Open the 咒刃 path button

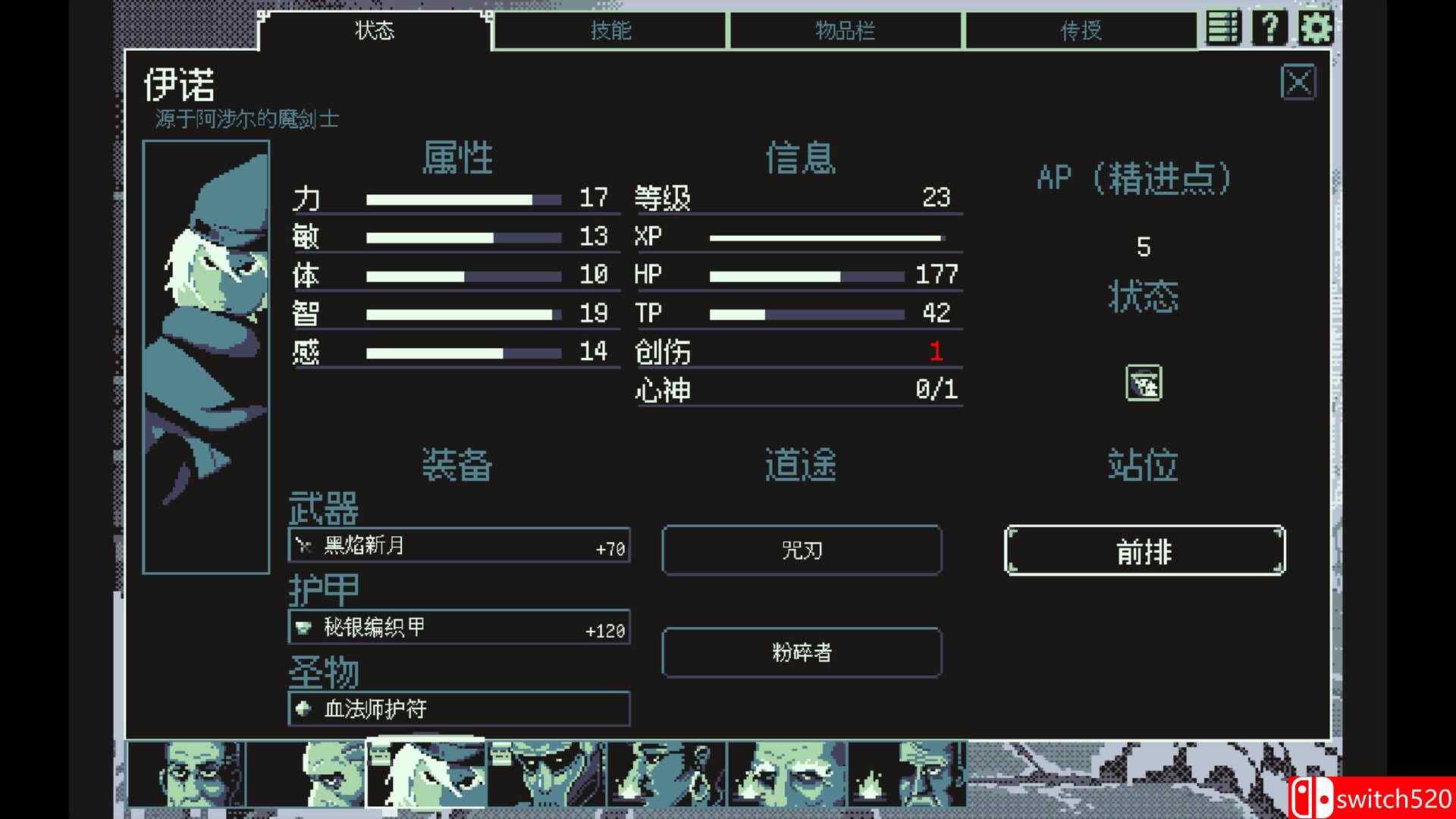pos(802,551)
